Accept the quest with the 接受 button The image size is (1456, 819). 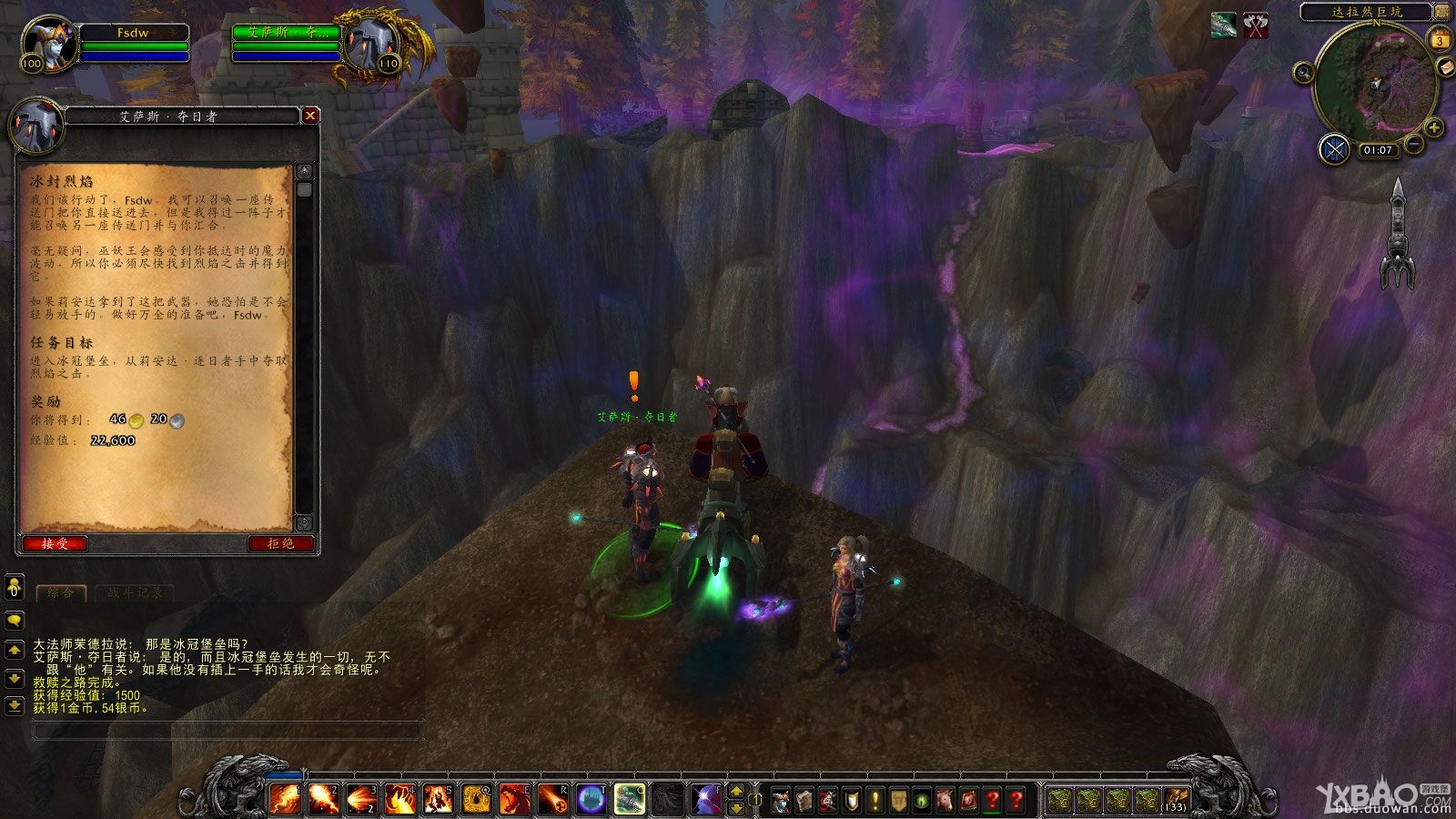(x=55, y=543)
